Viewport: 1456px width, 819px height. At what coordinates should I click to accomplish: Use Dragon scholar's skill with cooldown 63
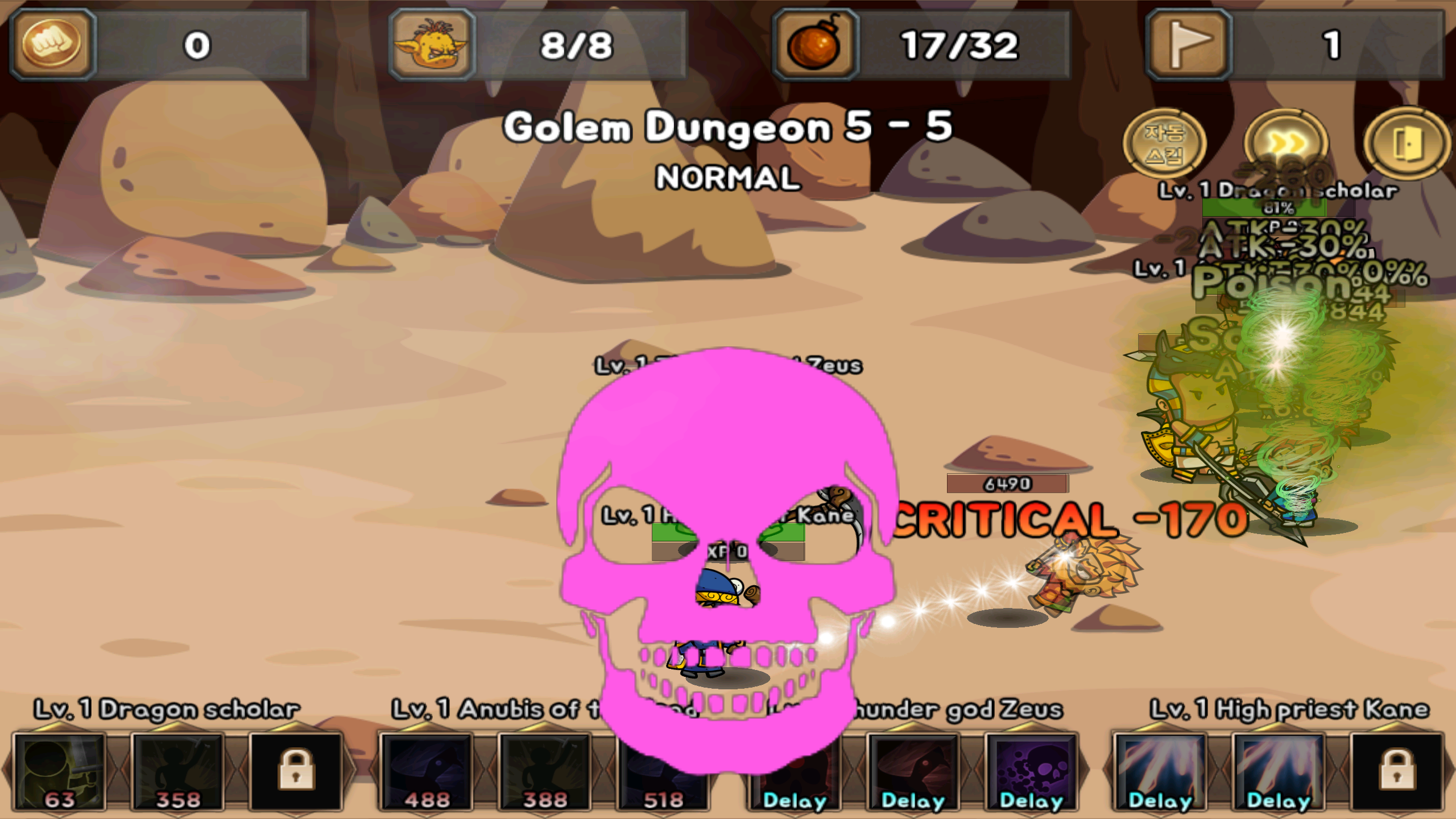tap(60, 772)
